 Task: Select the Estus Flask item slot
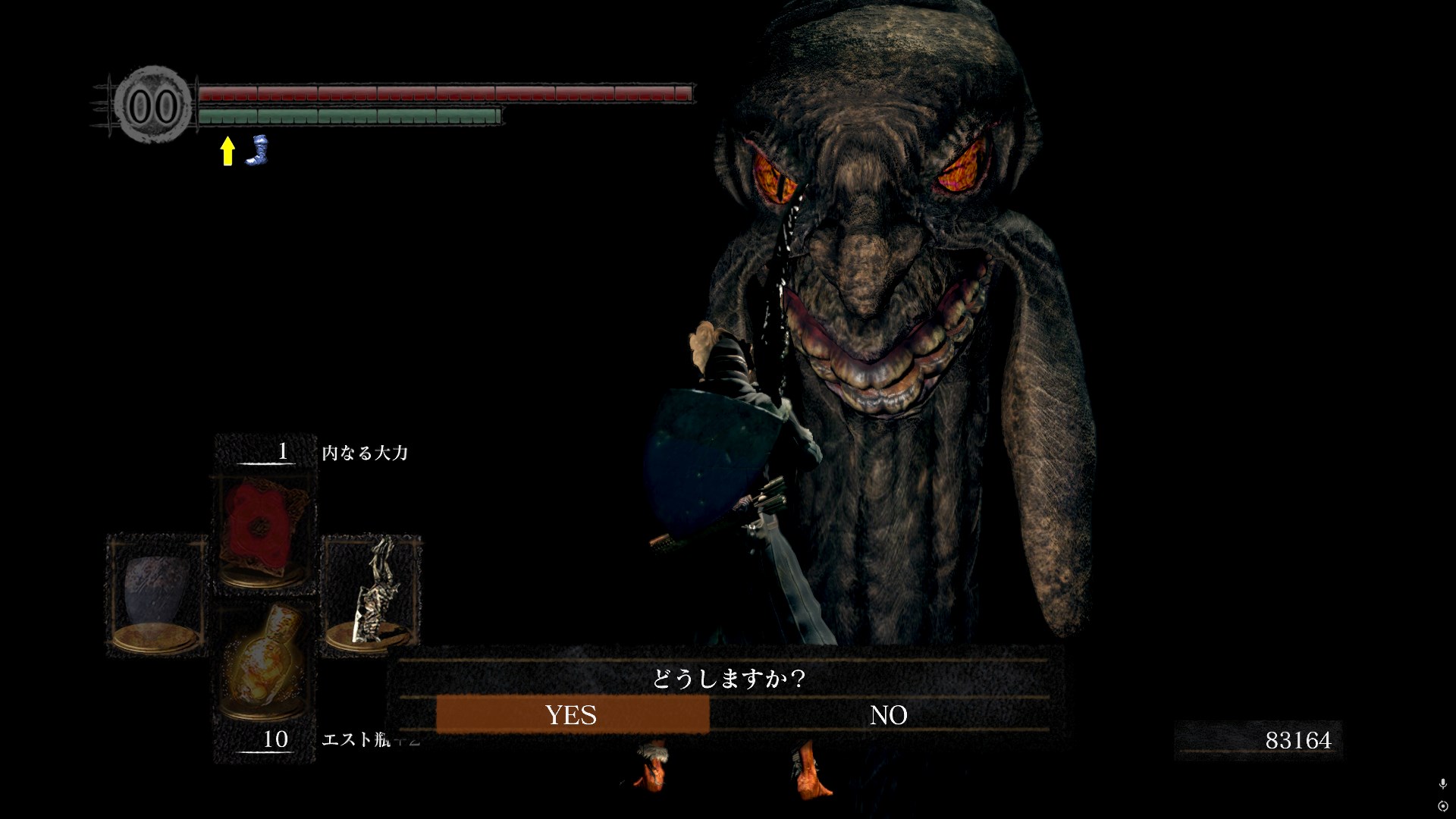[264, 667]
